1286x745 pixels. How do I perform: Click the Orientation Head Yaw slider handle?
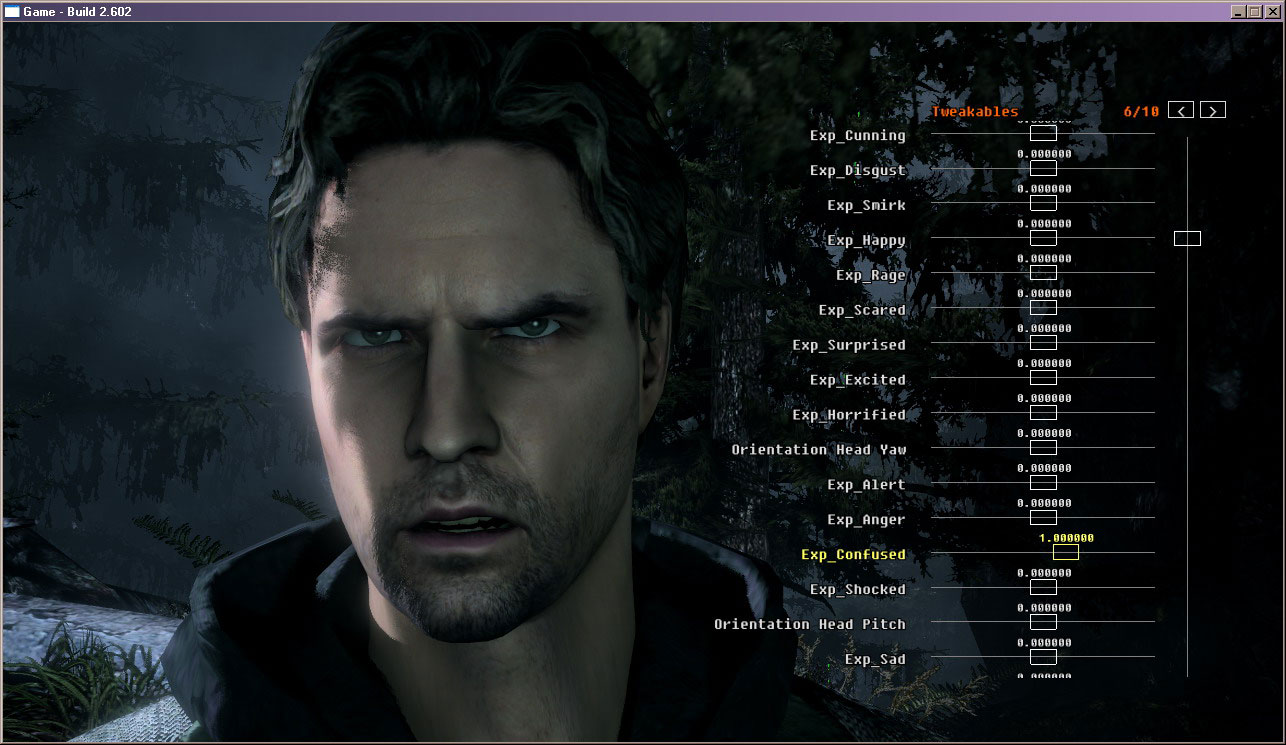pos(1043,448)
